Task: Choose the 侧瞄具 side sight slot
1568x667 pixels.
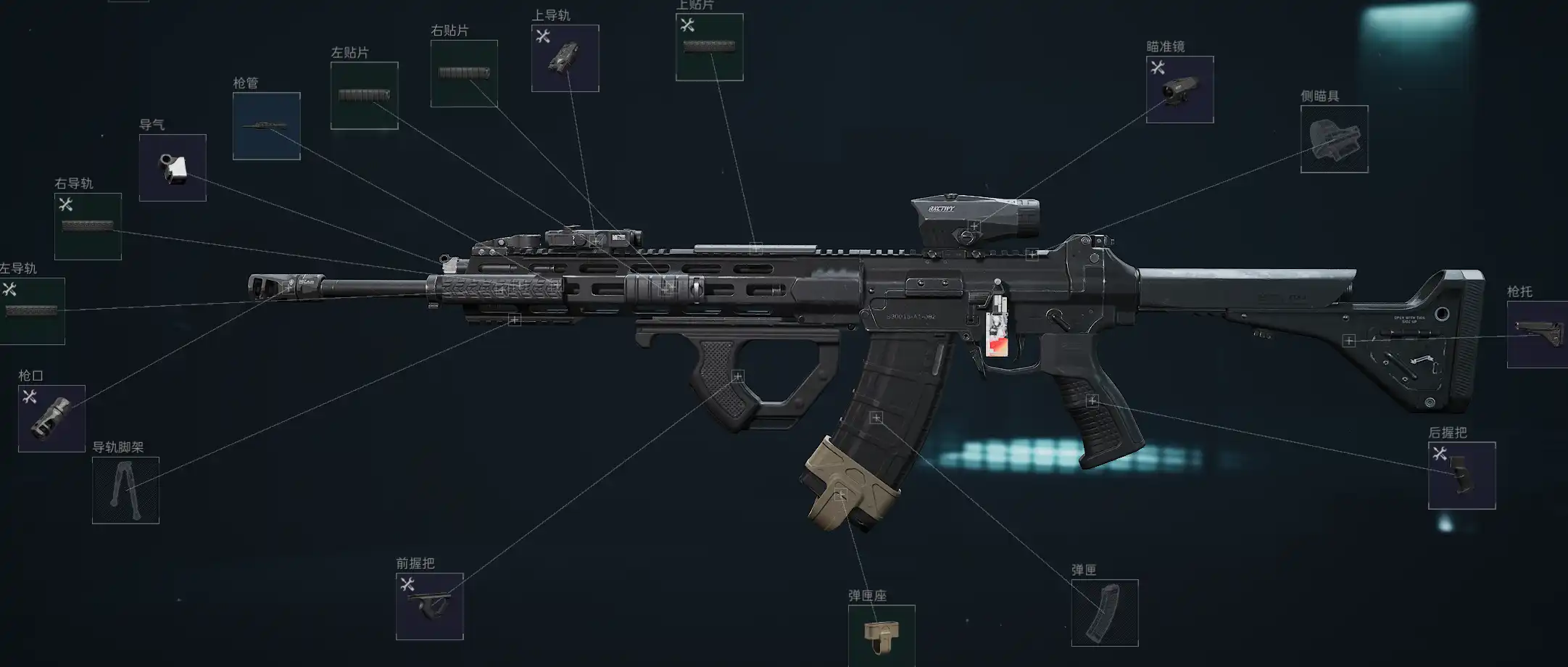Action: (1334, 139)
